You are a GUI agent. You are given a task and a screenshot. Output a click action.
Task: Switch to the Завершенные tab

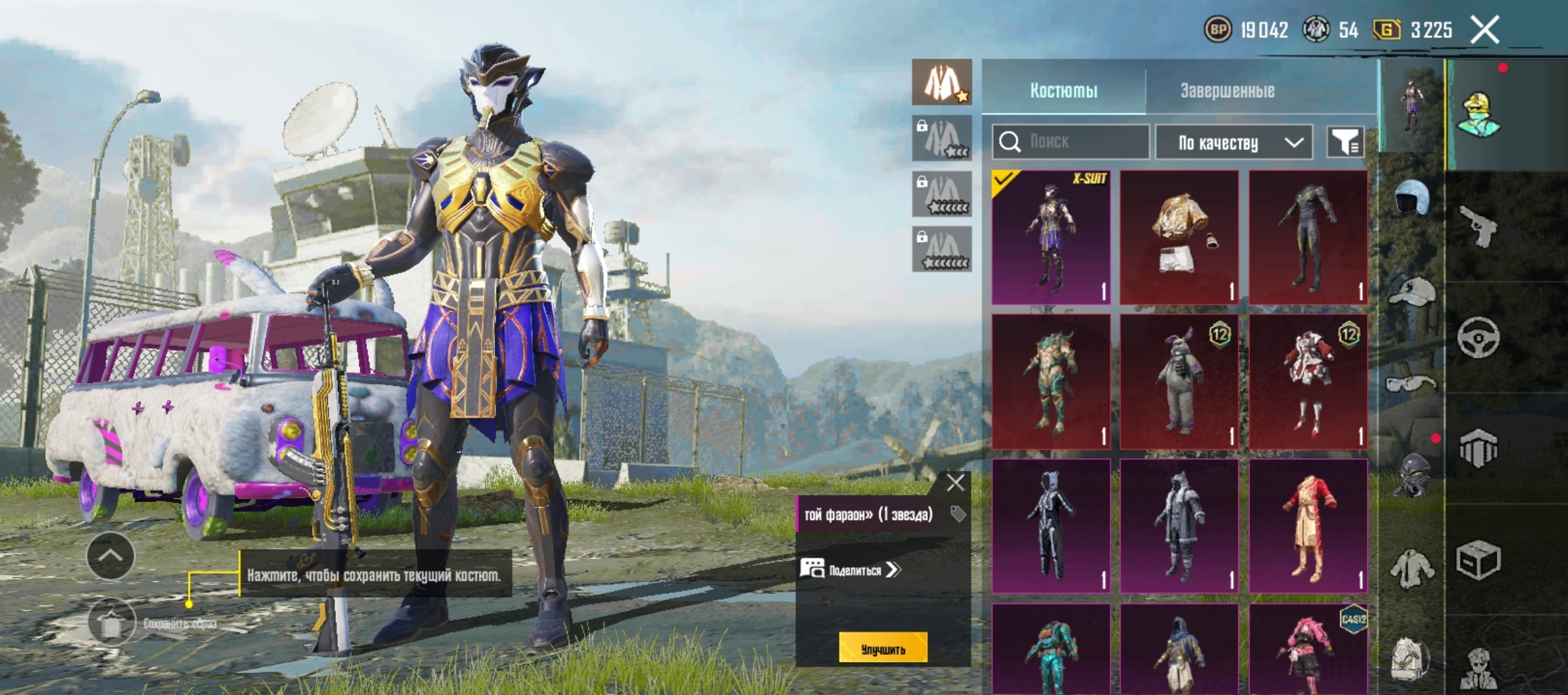tap(1227, 91)
